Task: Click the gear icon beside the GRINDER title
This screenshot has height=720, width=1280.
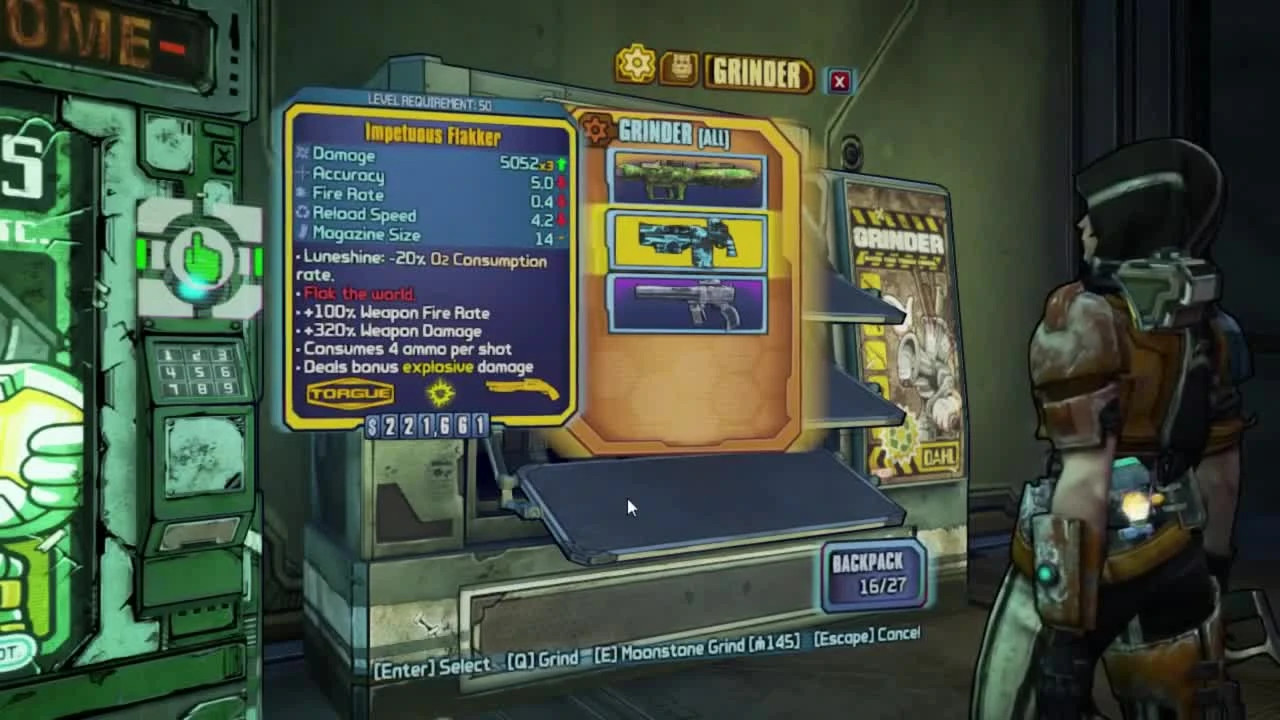Action: (637, 63)
